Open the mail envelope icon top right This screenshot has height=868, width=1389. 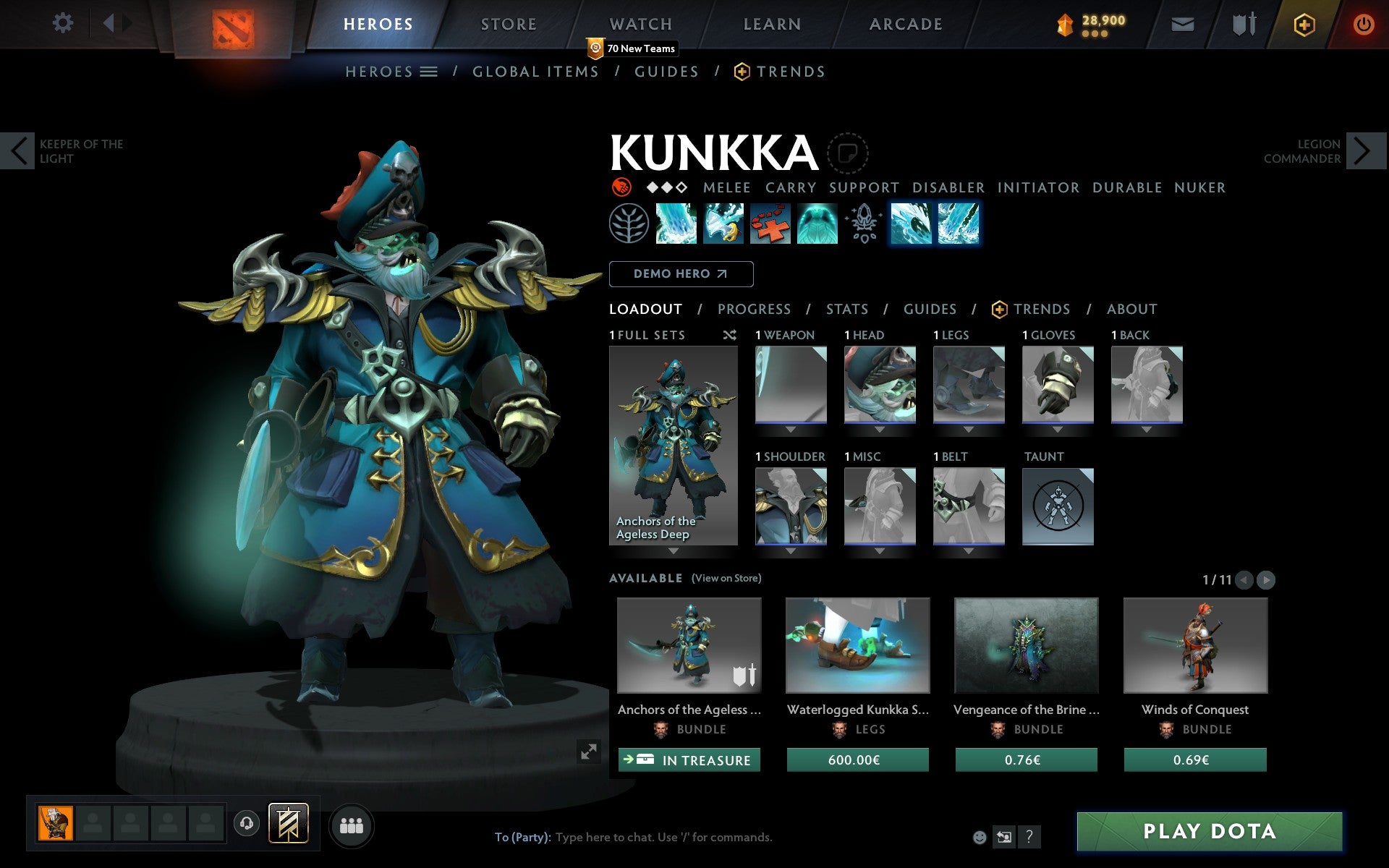pyautogui.click(x=1182, y=23)
